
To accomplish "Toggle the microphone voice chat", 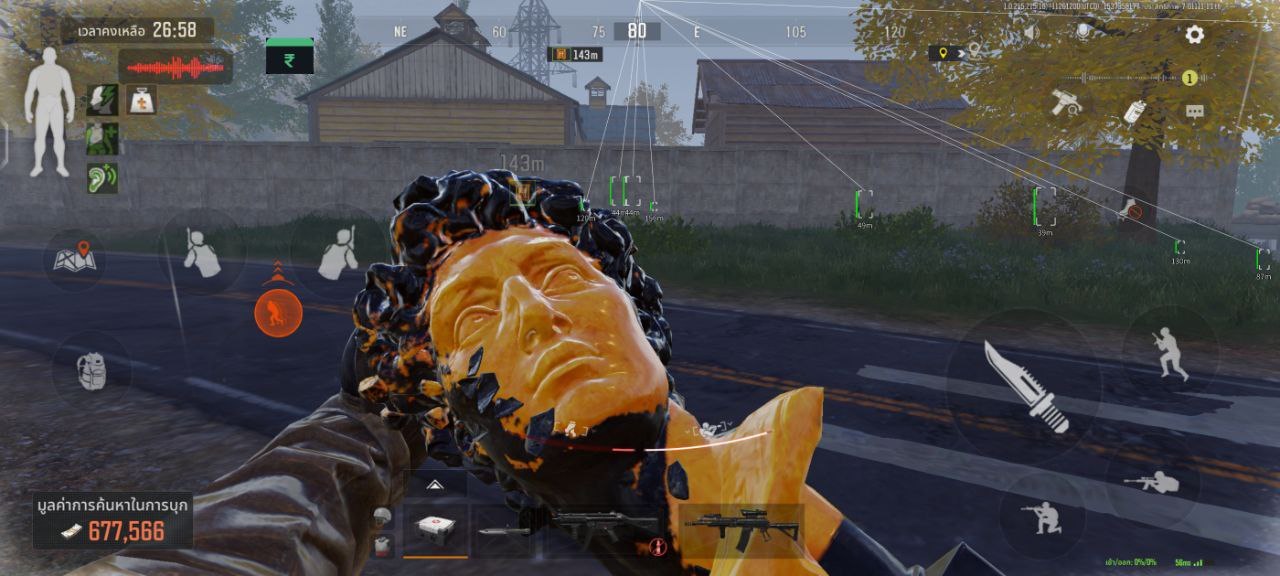I will [x=1082, y=33].
